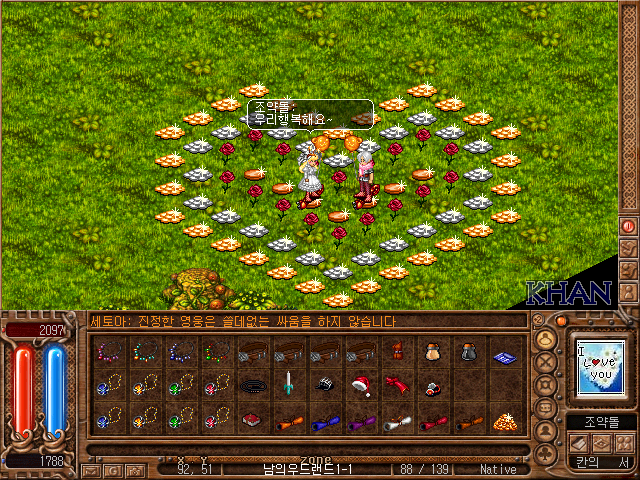This screenshot has width=640, height=480.
Task: Click the four-dots button under the nameplate
Action: coord(626,441)
